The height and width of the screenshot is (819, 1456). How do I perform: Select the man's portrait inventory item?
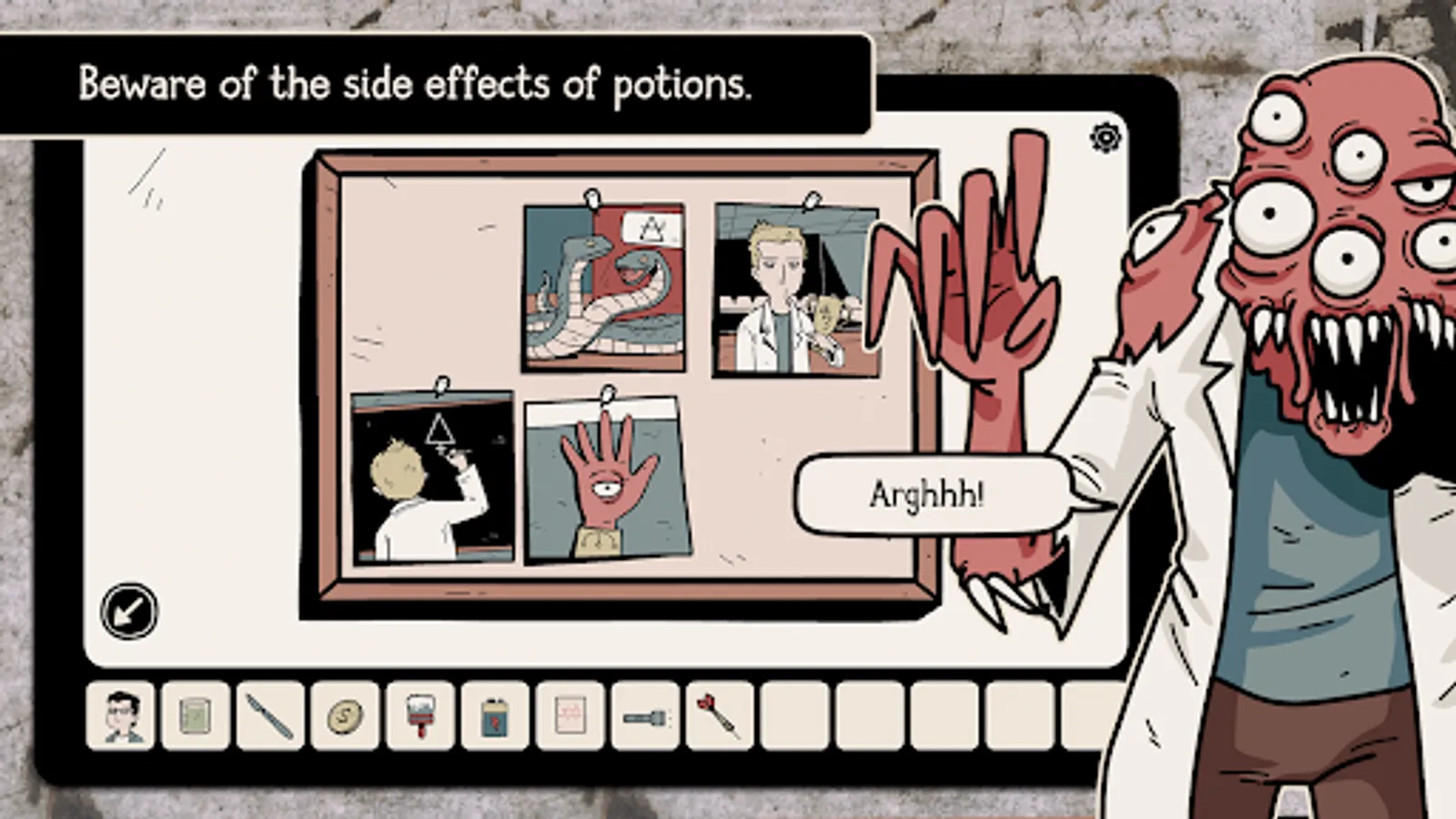click(123, 717)
